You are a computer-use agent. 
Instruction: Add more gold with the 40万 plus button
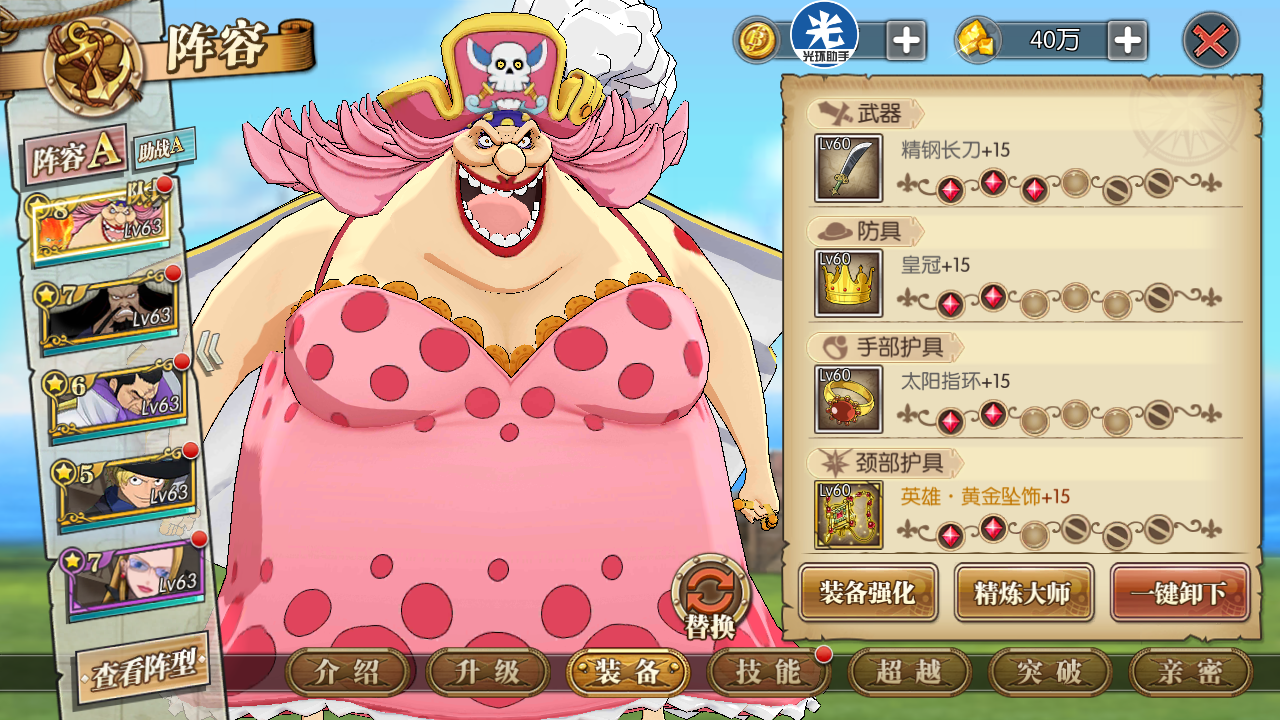click(x=1127, y=41)
